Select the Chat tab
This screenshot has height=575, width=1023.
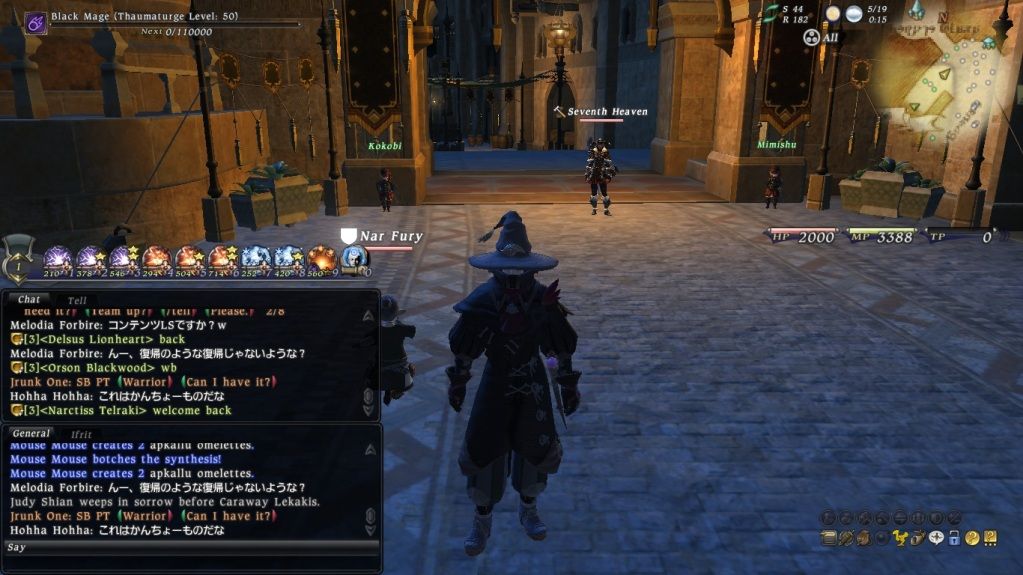click(x=29, y=299)
